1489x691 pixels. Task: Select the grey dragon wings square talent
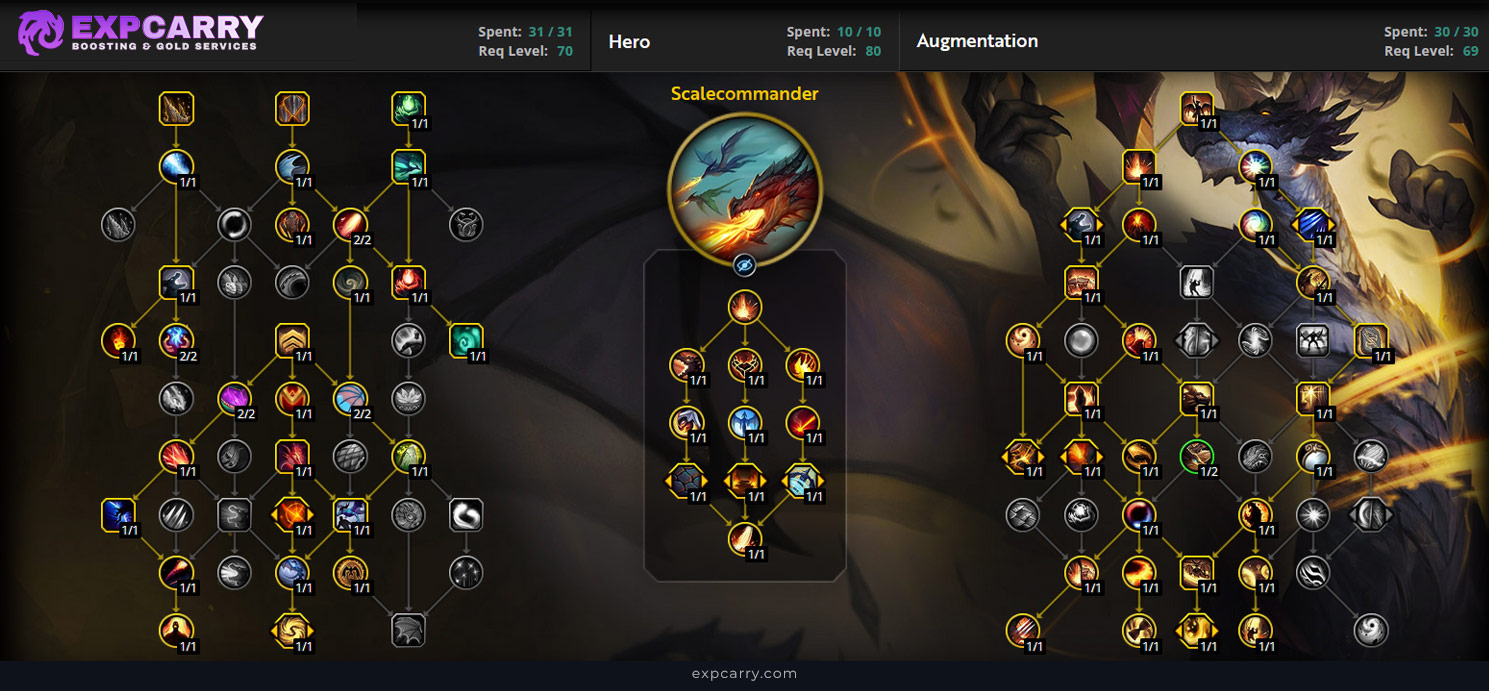409,630
